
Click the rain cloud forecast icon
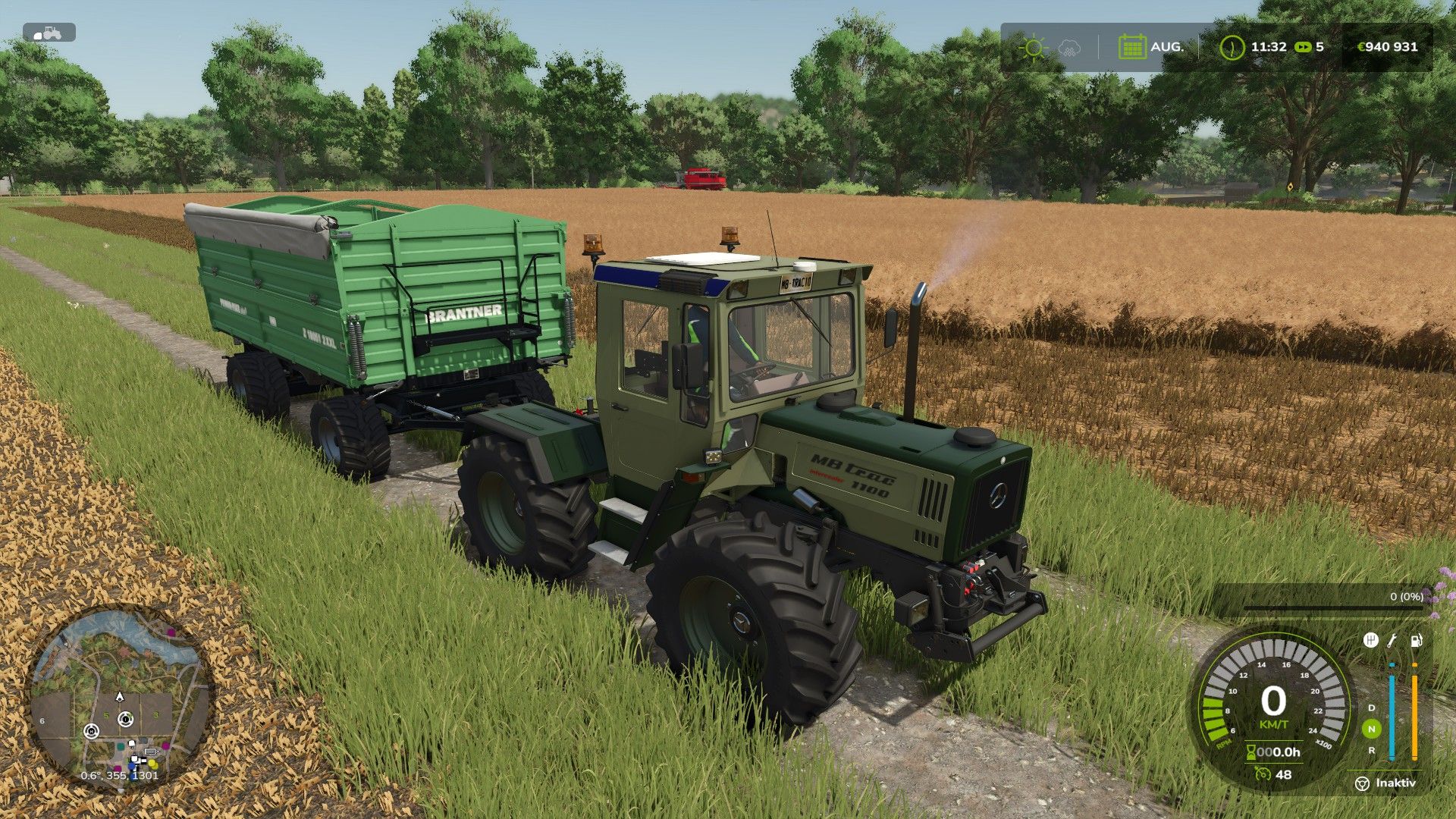point(1068,47)
